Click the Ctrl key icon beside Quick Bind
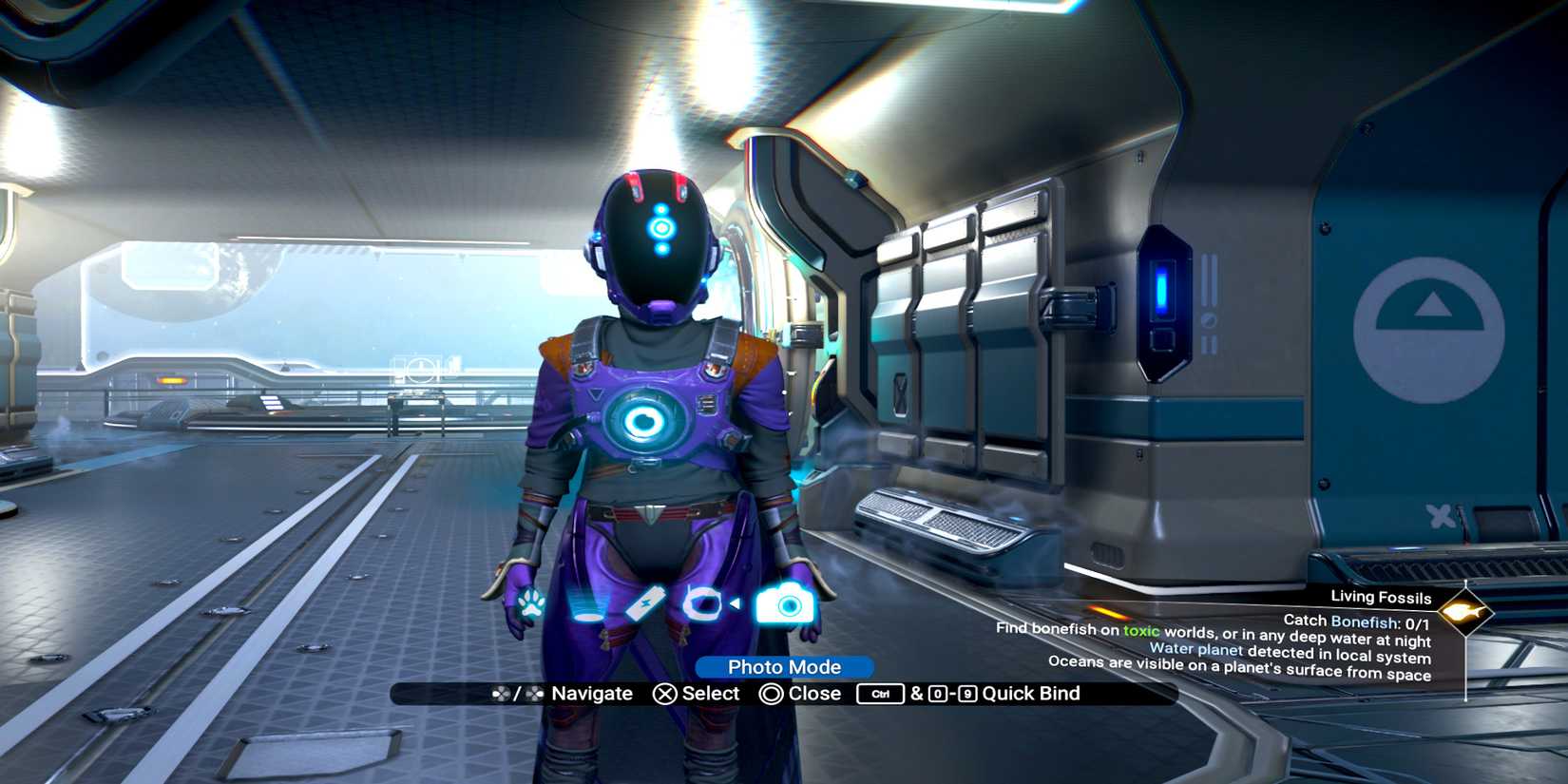The height and width of the screenshot is (784, 1568). [x=879, y=694]
